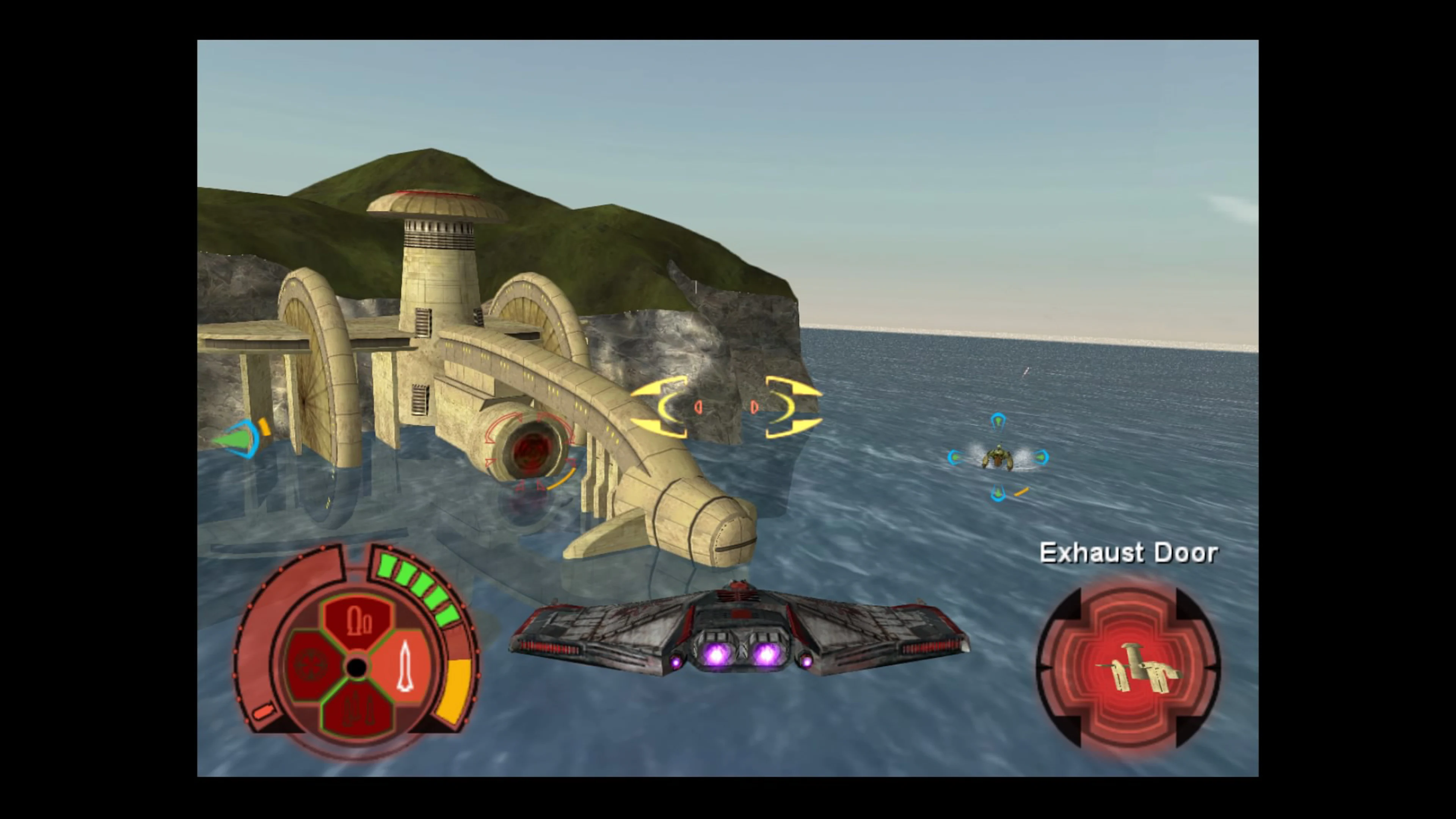Toggle the blue target lock diamond above the enemy
The image size is (1456, 819).
click(x=998, y=421)
